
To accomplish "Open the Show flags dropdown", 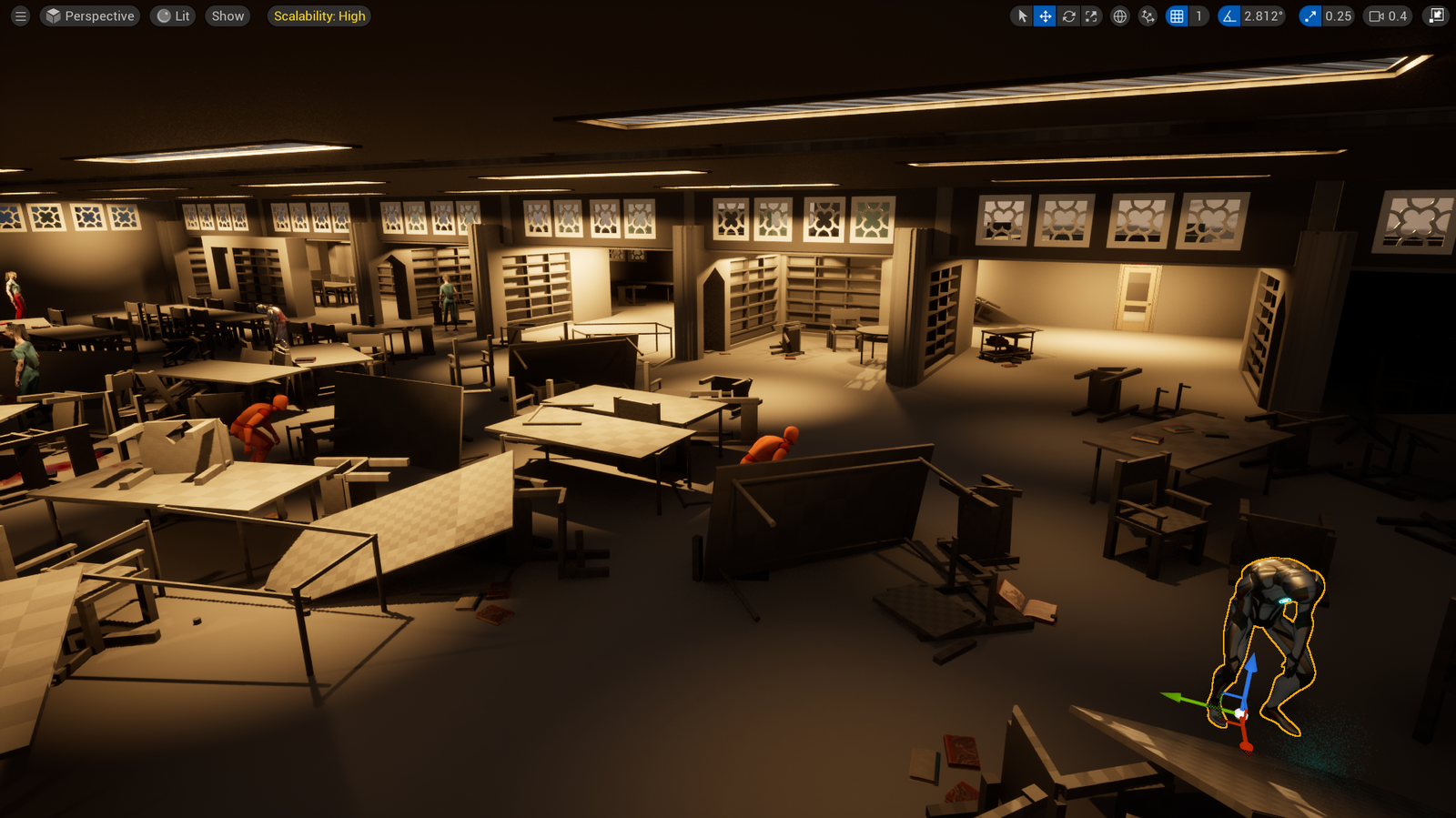I will (x=227, y=15).
